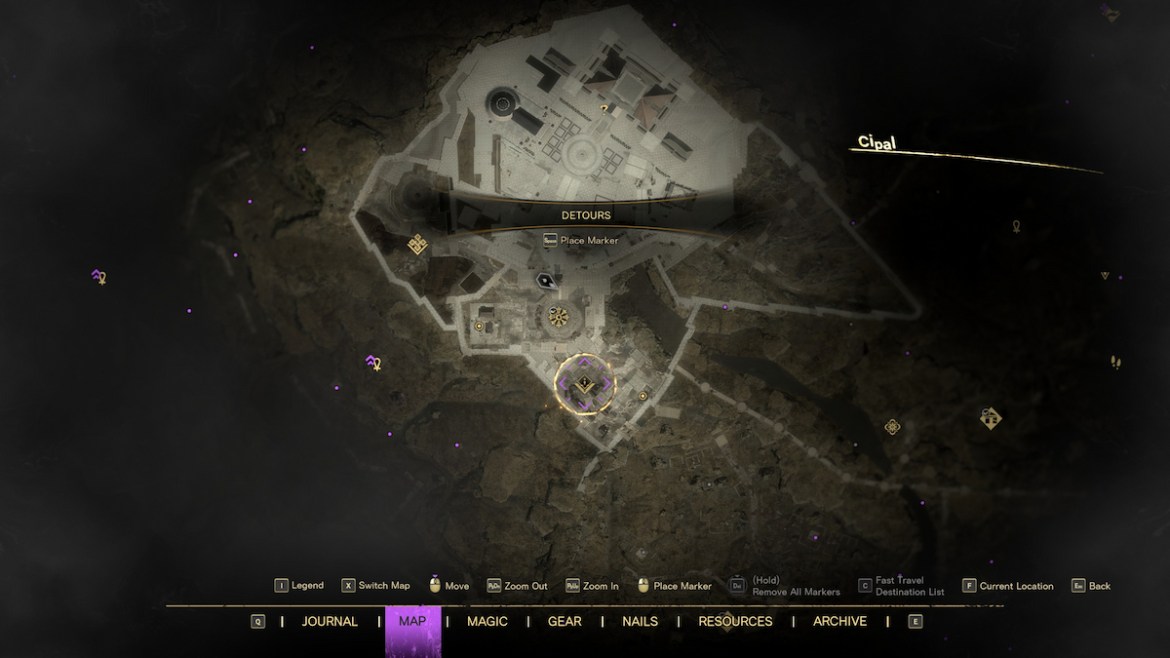Click the gold knot-pattern diamond map marker

(x=418, y=244)
